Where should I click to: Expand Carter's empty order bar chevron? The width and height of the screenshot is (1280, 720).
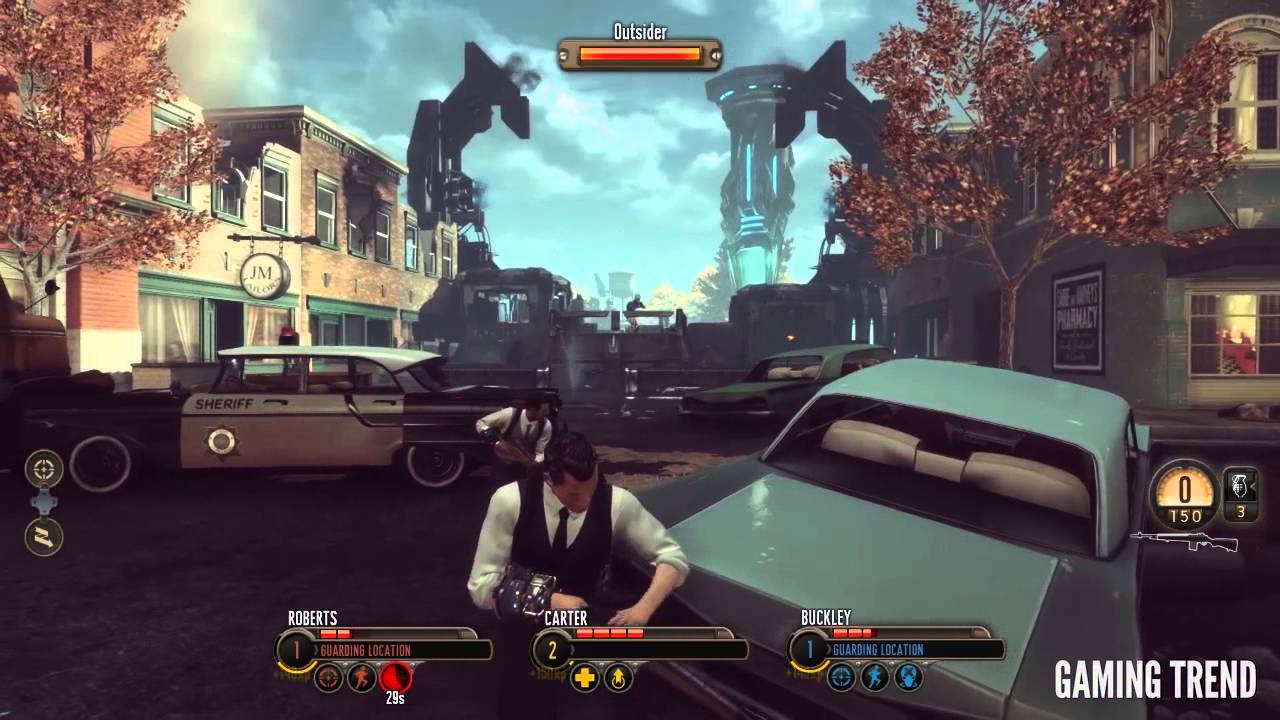pos(572,649)
